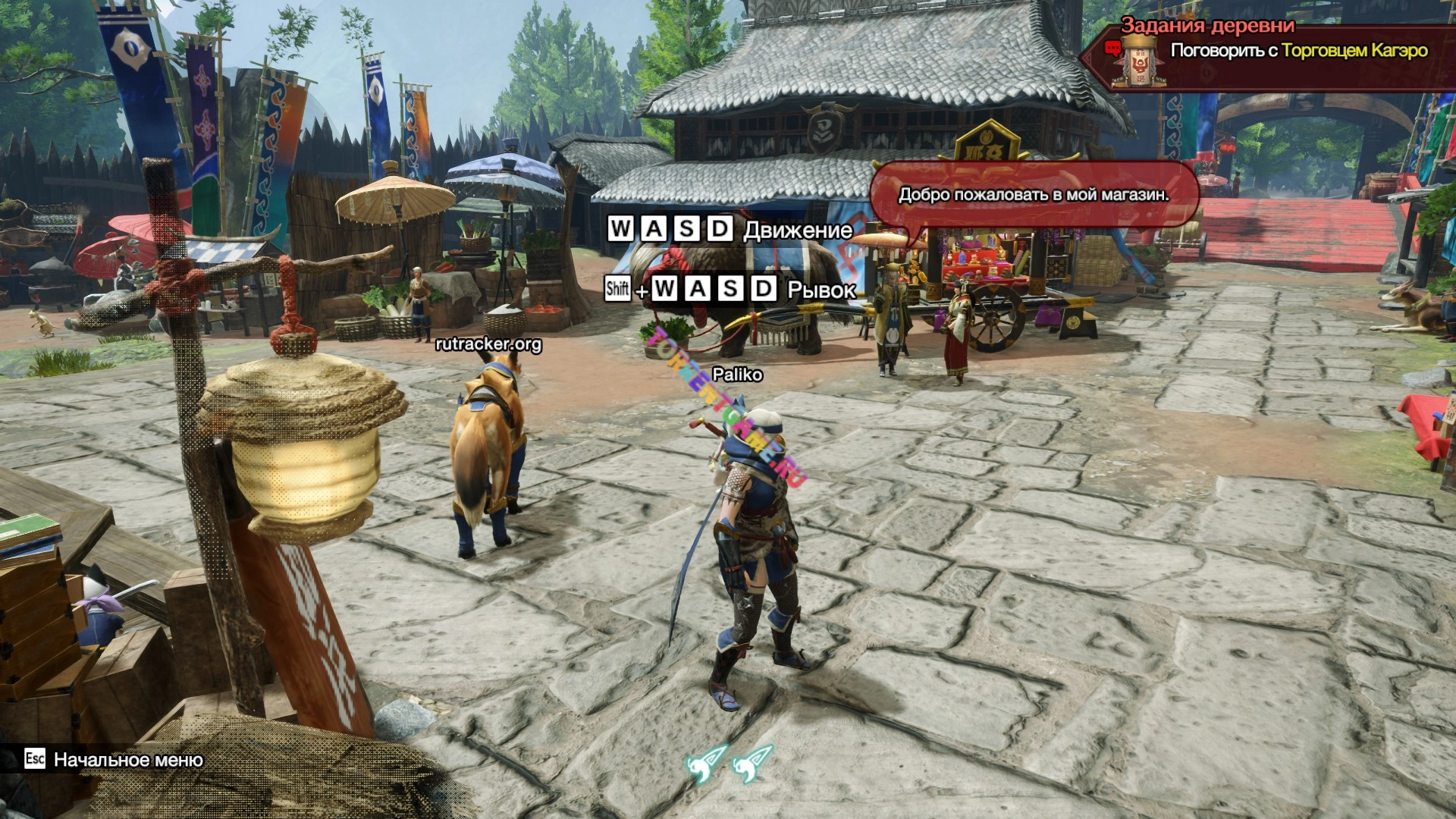Image resolution: width=1456 pixels, height=819 pixels.
Task: Open the Начальное меню start menu
Action: point(127,760)
